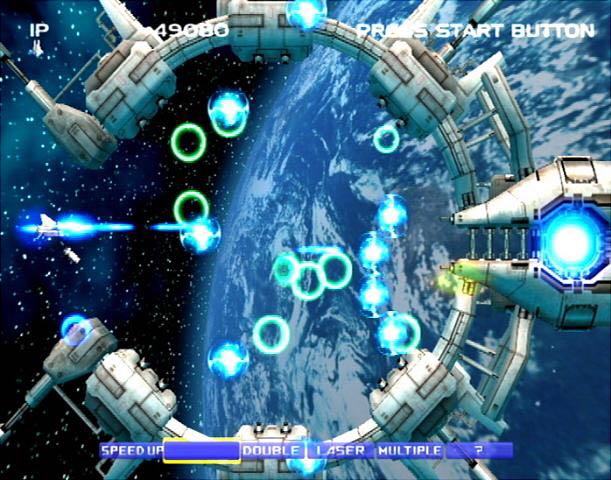Image resolution: width=611 pixels, height=480 pixels.
Task: Pick the LASER power-up slot
Action: click(x=340, y=451)
